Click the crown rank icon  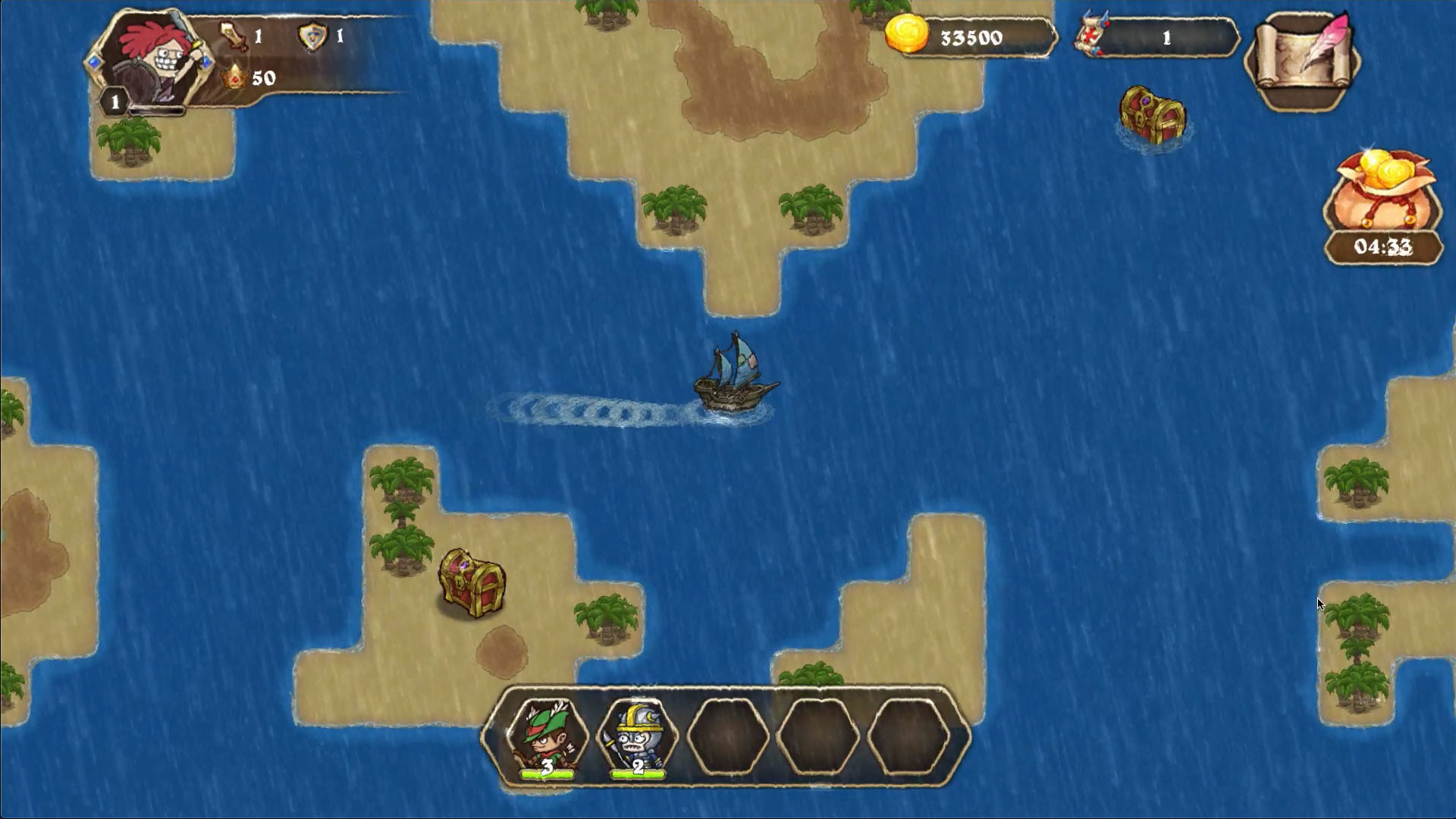pyautogui.click(x=234, y=76)
